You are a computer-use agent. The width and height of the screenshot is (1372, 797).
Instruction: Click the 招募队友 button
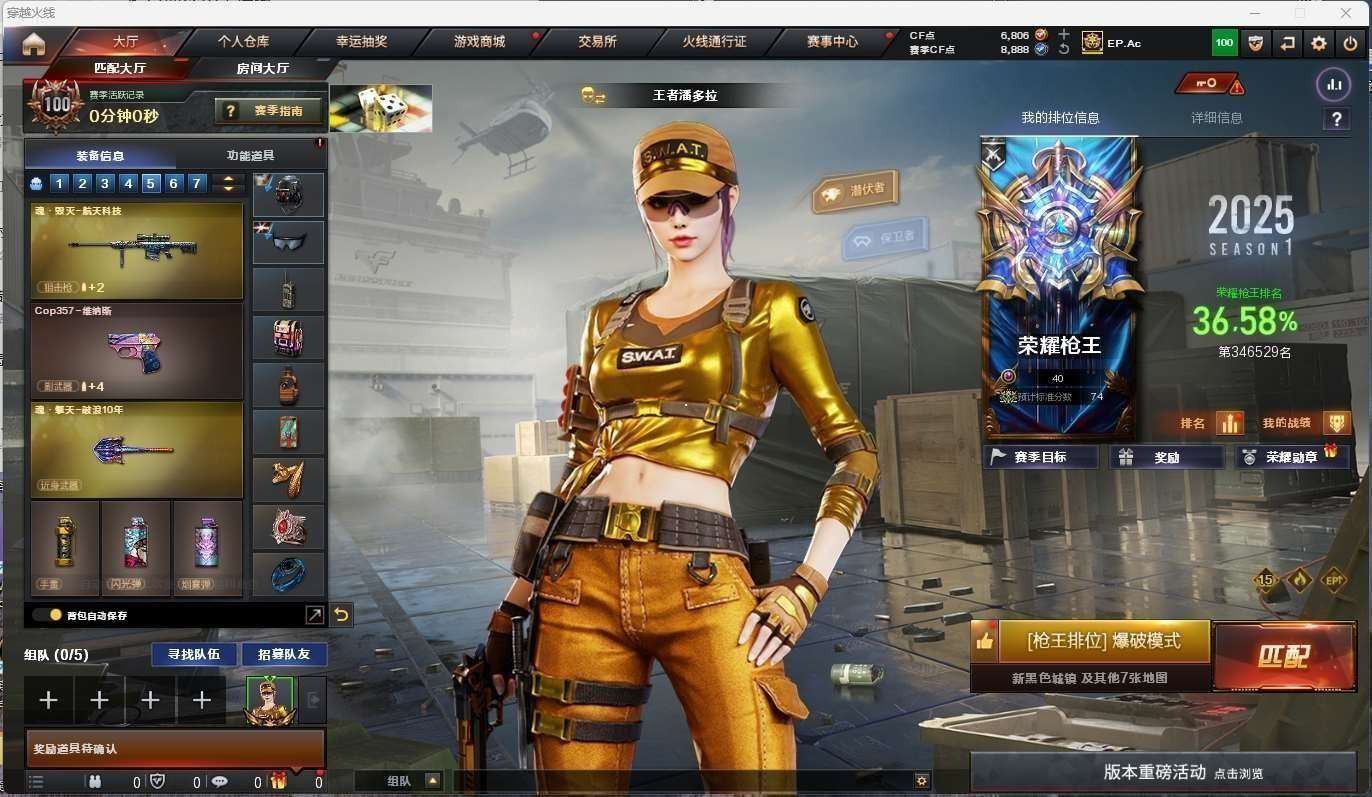point(284,654)
